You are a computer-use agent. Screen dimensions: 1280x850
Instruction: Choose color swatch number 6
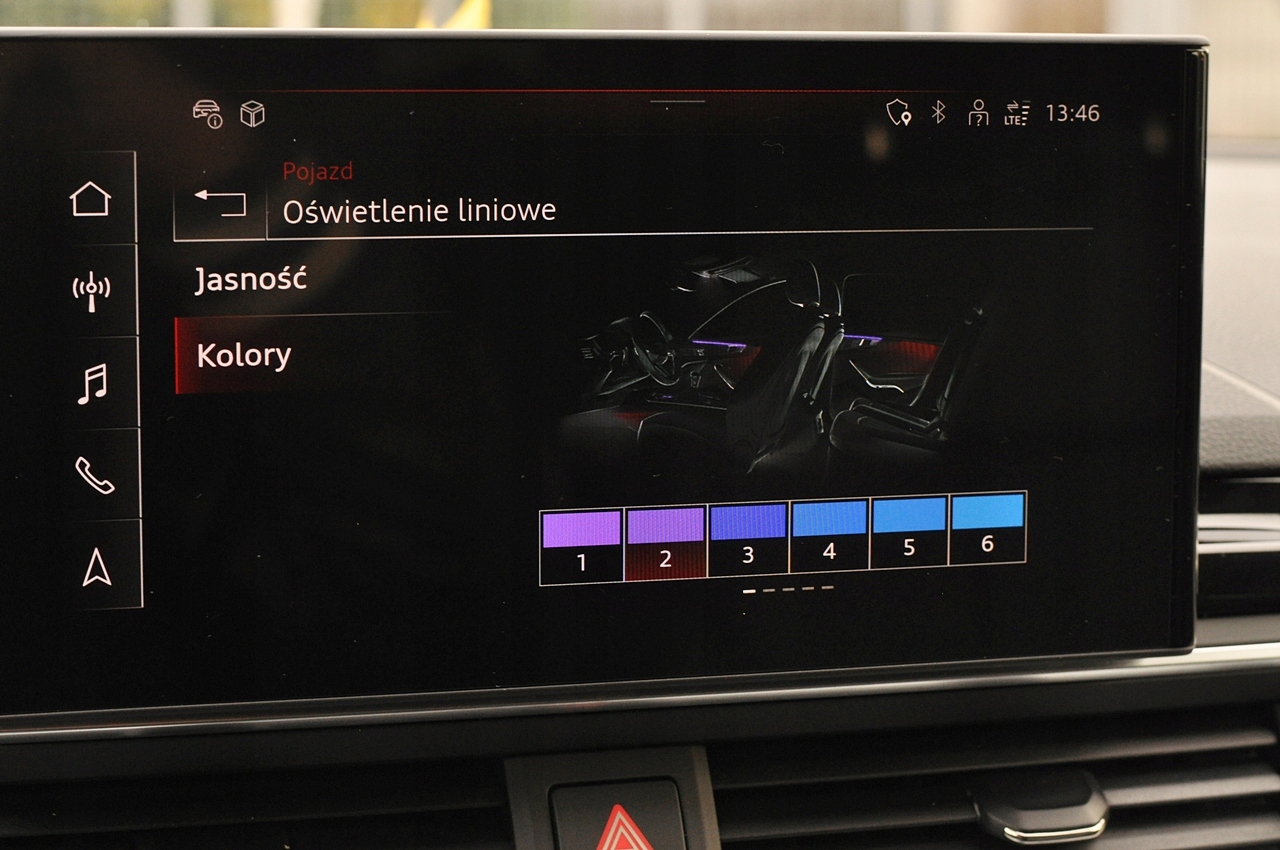[x=987, y=528]
